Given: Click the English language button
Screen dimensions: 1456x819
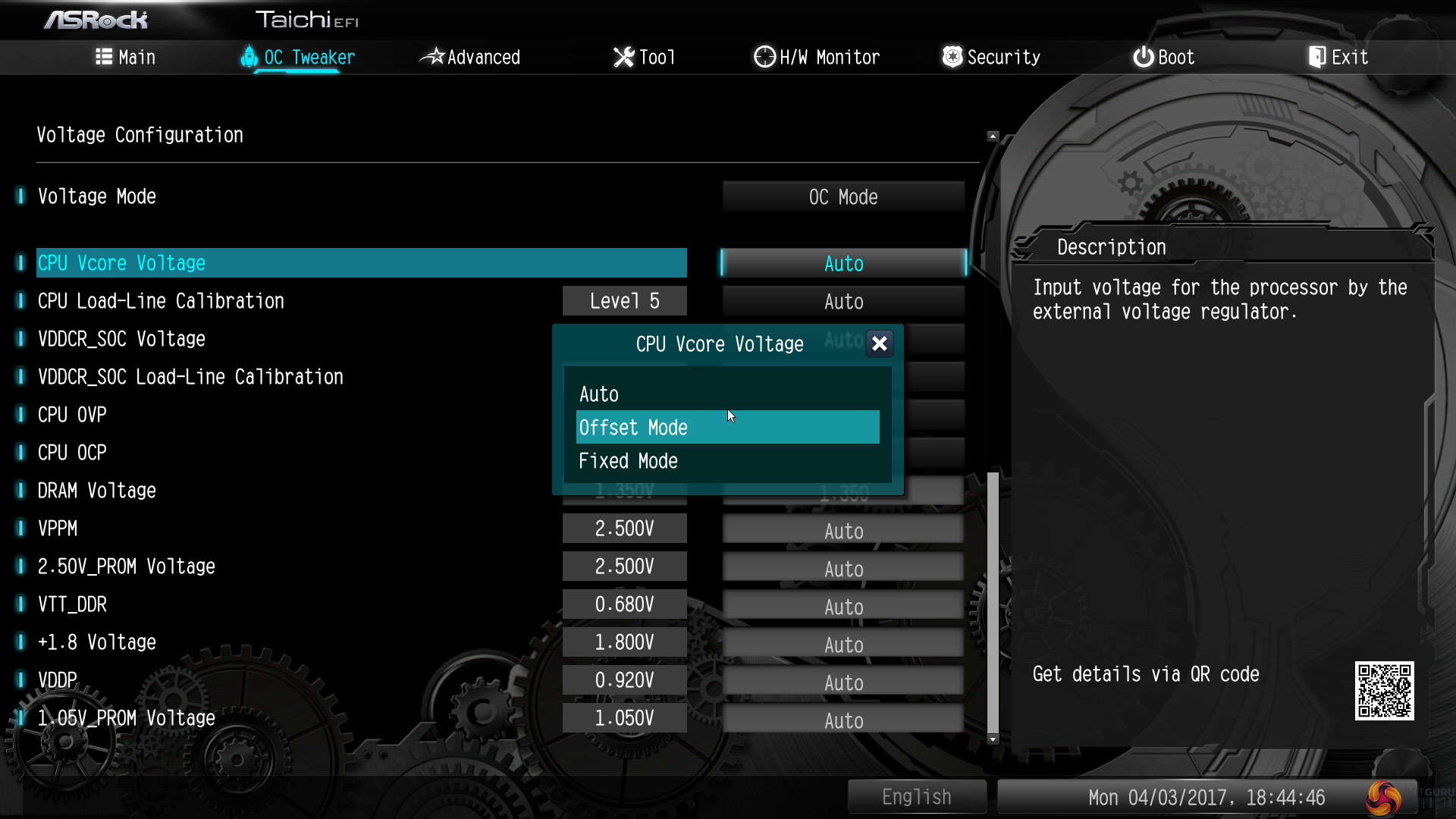Looking at the screenshot, I should (x=916, y=797).
